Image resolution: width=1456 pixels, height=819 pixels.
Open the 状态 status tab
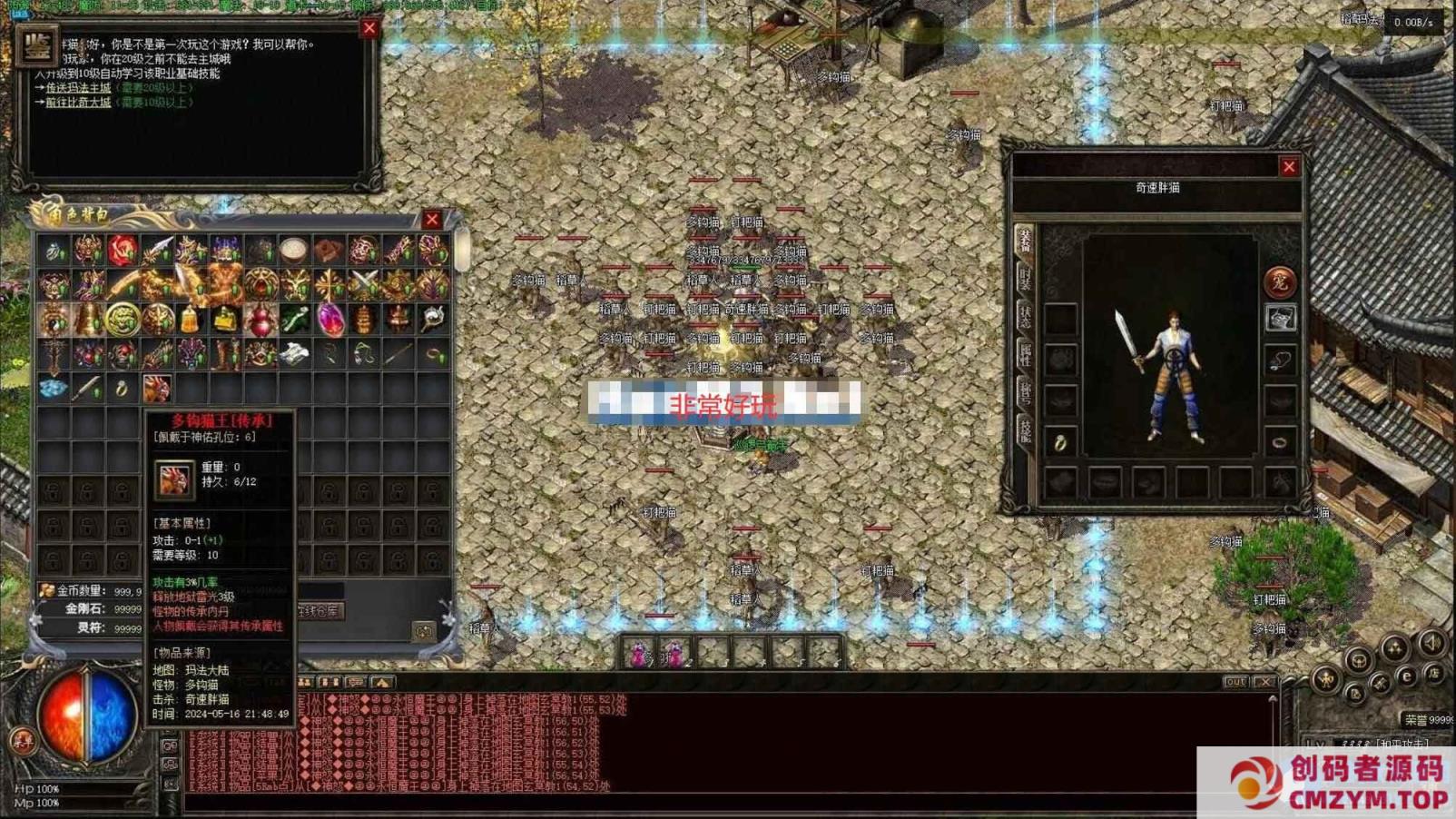1025,317
